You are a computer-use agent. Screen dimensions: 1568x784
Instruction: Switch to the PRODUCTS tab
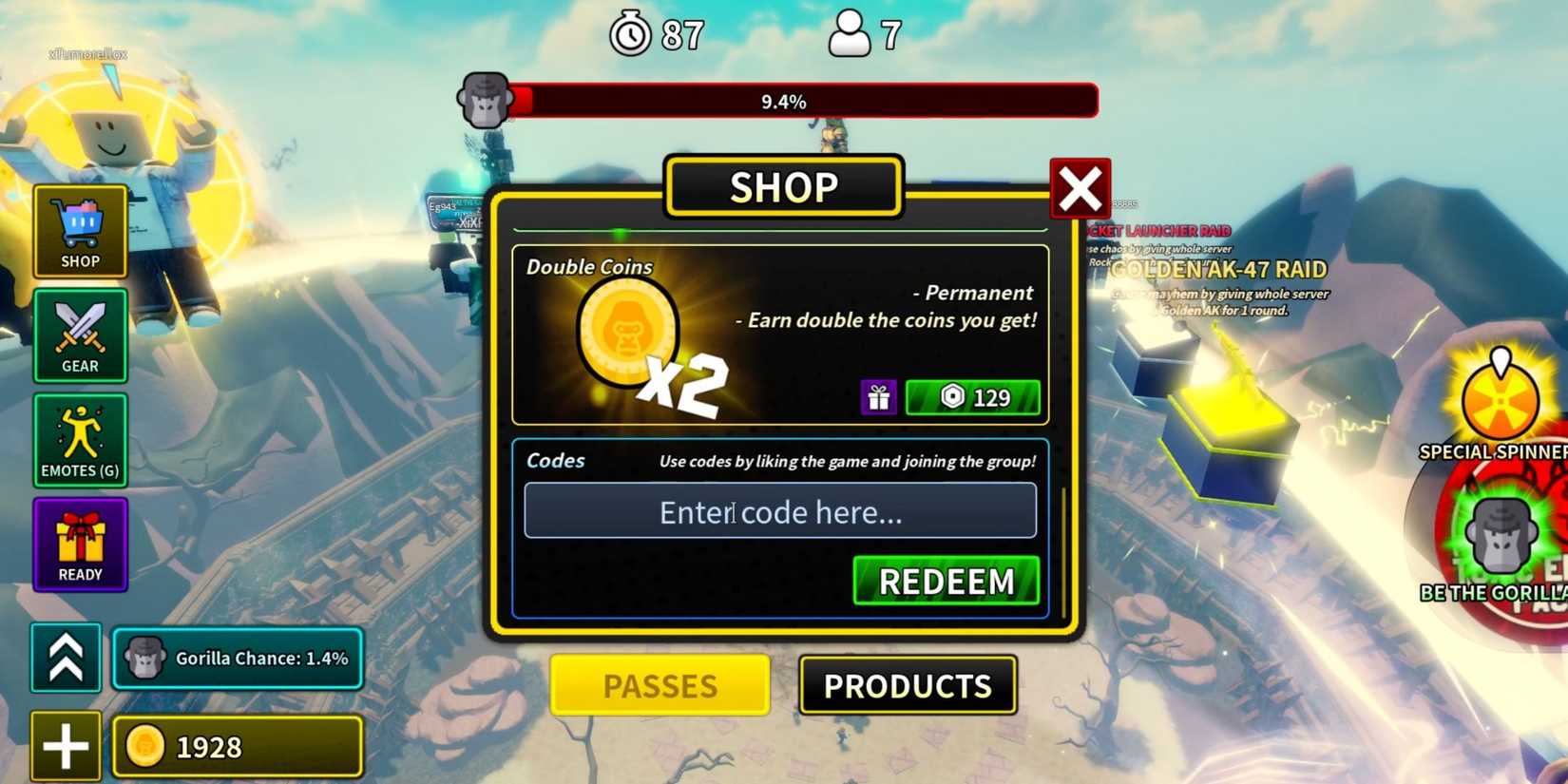click(908, 683)
